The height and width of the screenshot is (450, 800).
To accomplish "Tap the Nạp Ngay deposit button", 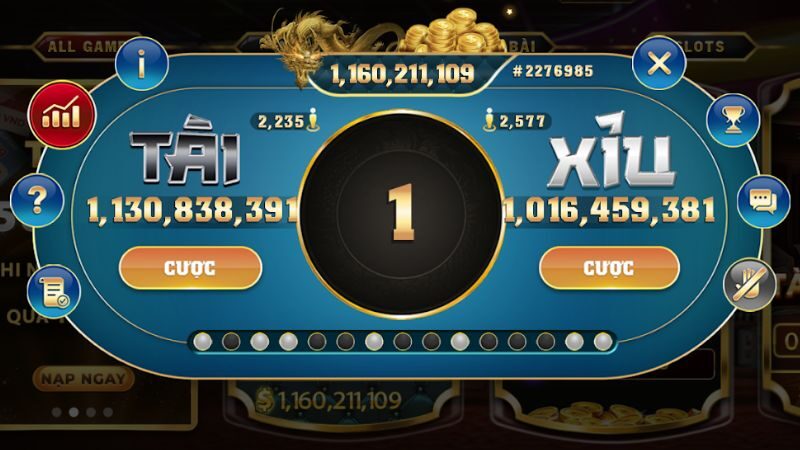I will (x=83, y=379).
